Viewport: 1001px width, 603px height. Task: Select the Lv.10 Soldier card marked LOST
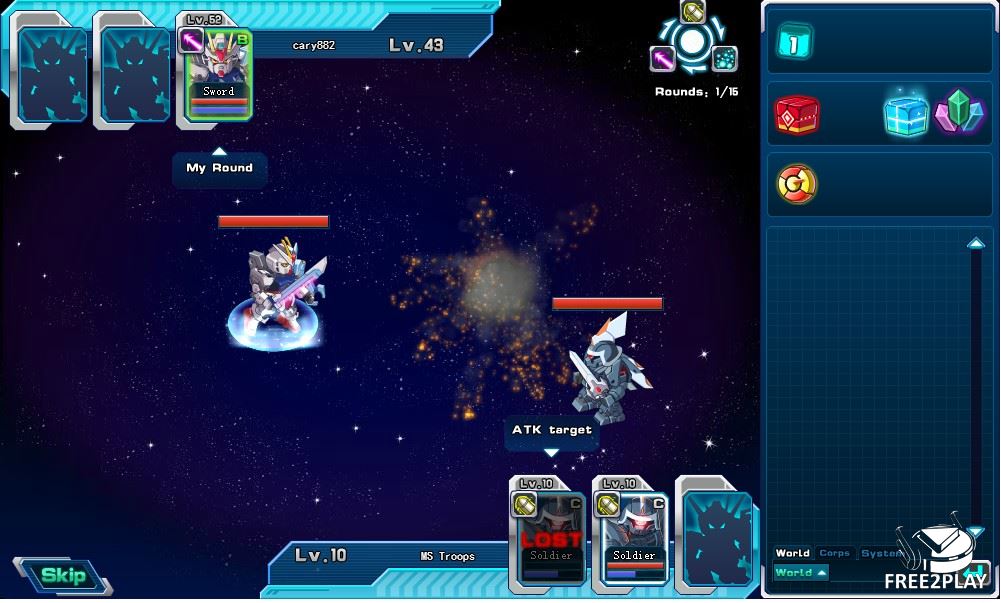[x=551, y=532]
